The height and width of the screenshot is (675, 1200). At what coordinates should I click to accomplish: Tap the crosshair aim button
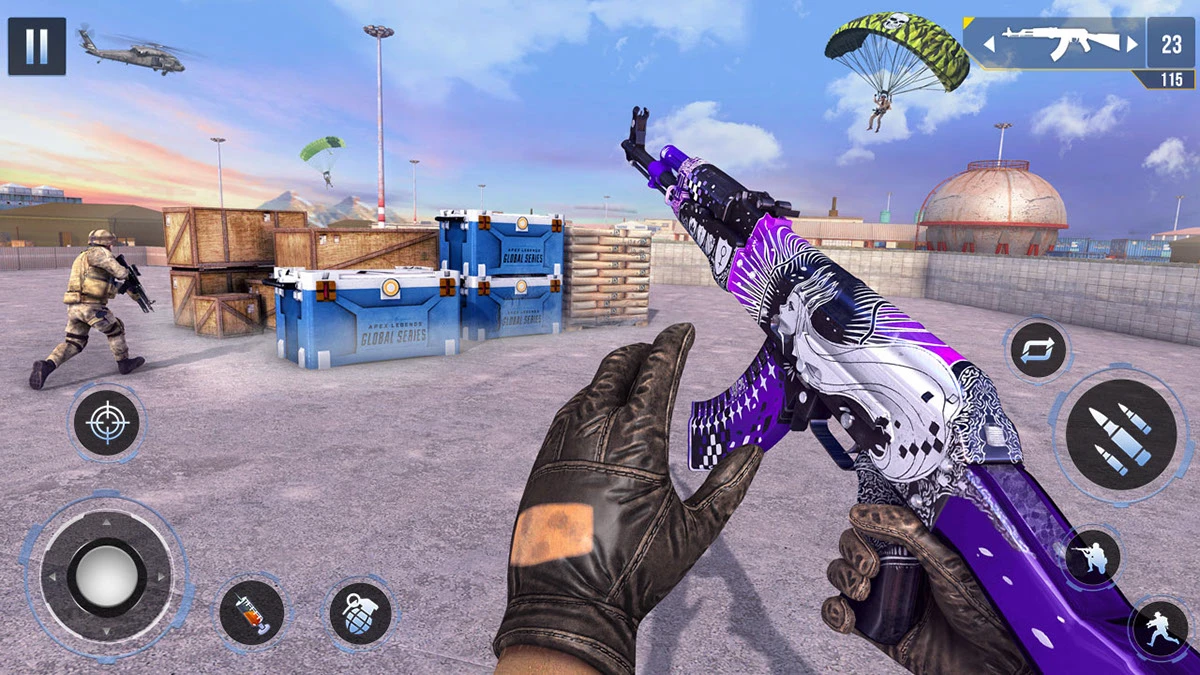tap(107, 423)
